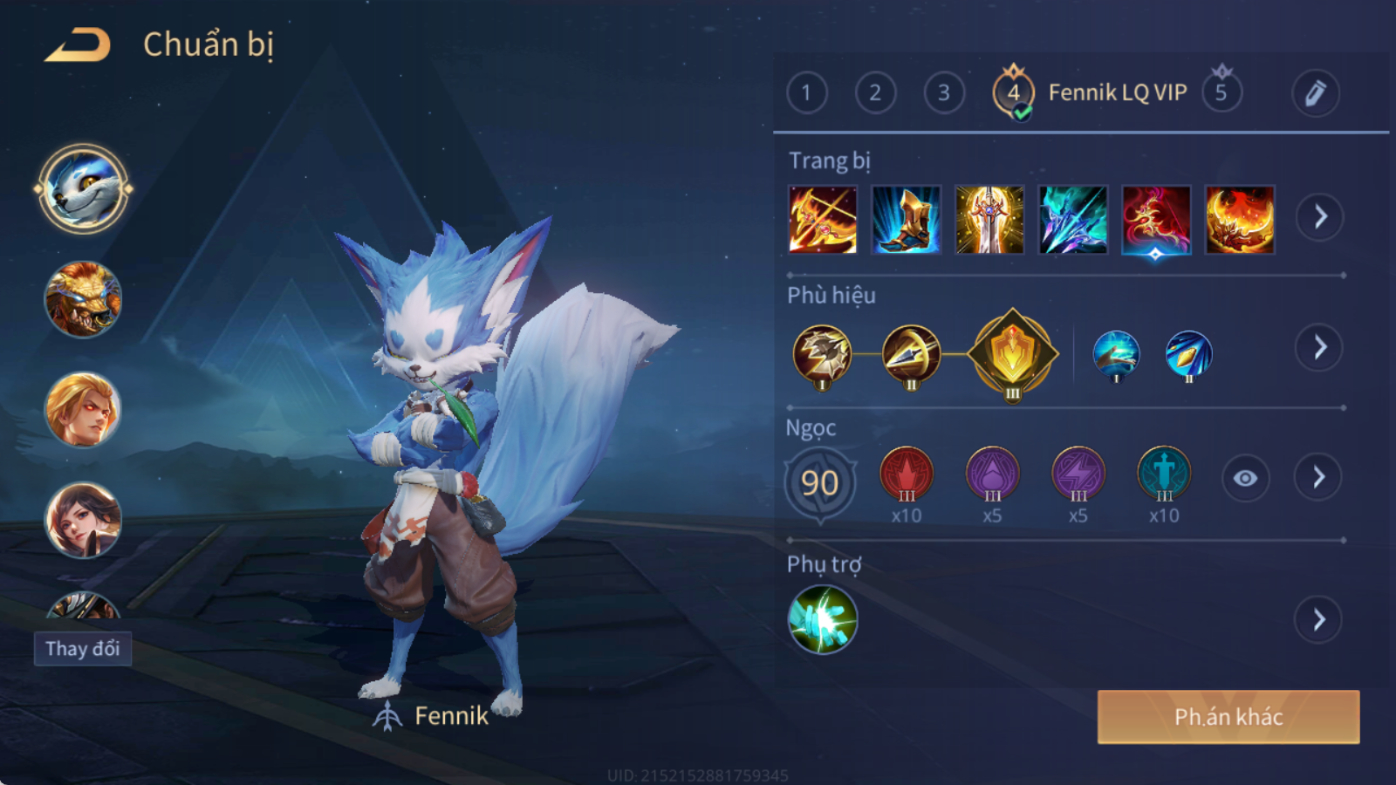
Task: Click the Phản khác button
Action: 1228,717
